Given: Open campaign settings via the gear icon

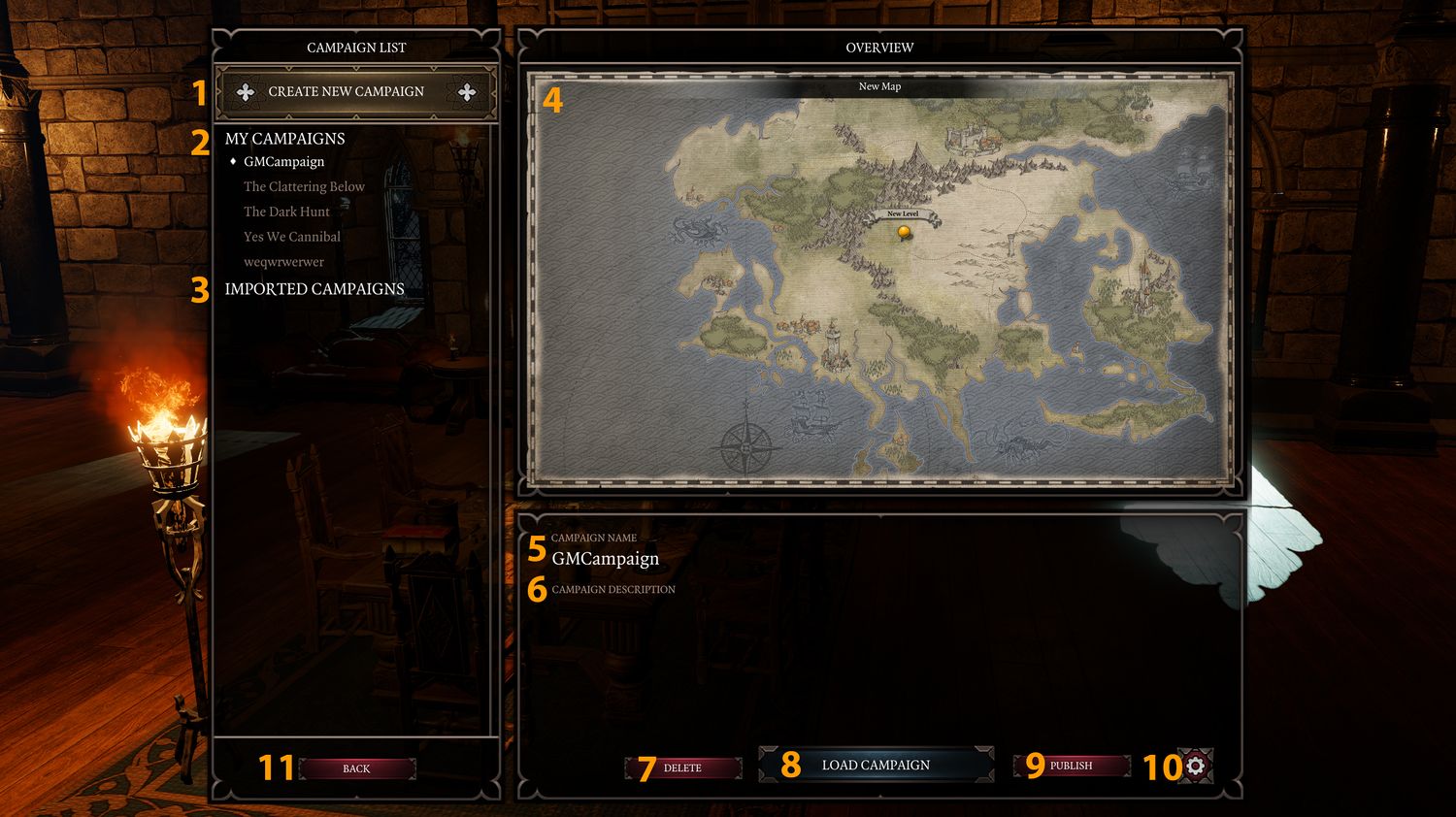Looking at the screenshot, I should coord(1194,766).
